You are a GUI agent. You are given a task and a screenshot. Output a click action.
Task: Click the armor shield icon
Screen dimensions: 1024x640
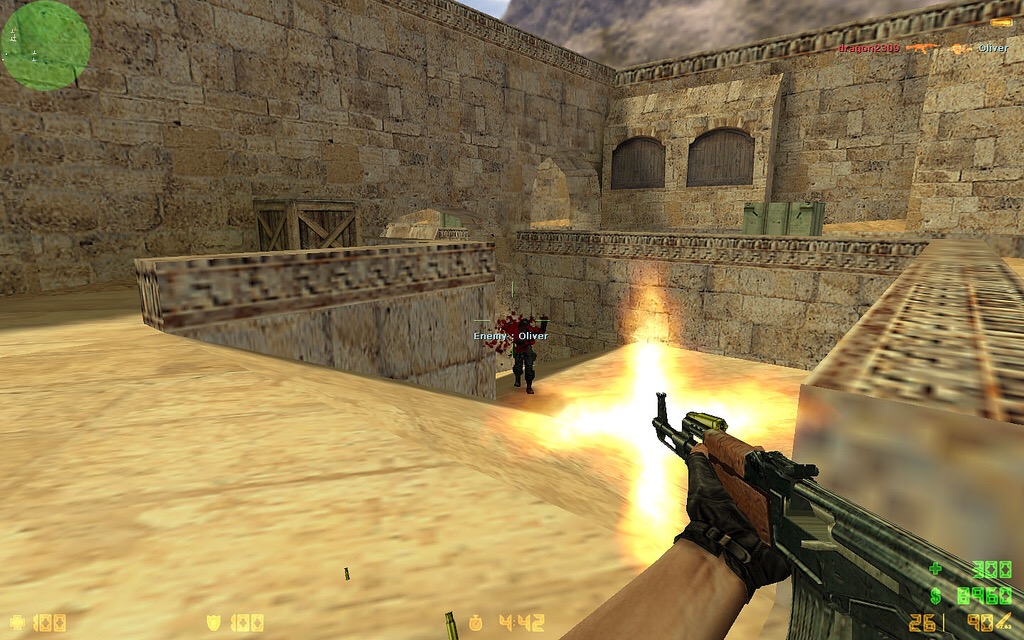click(213, 623)
